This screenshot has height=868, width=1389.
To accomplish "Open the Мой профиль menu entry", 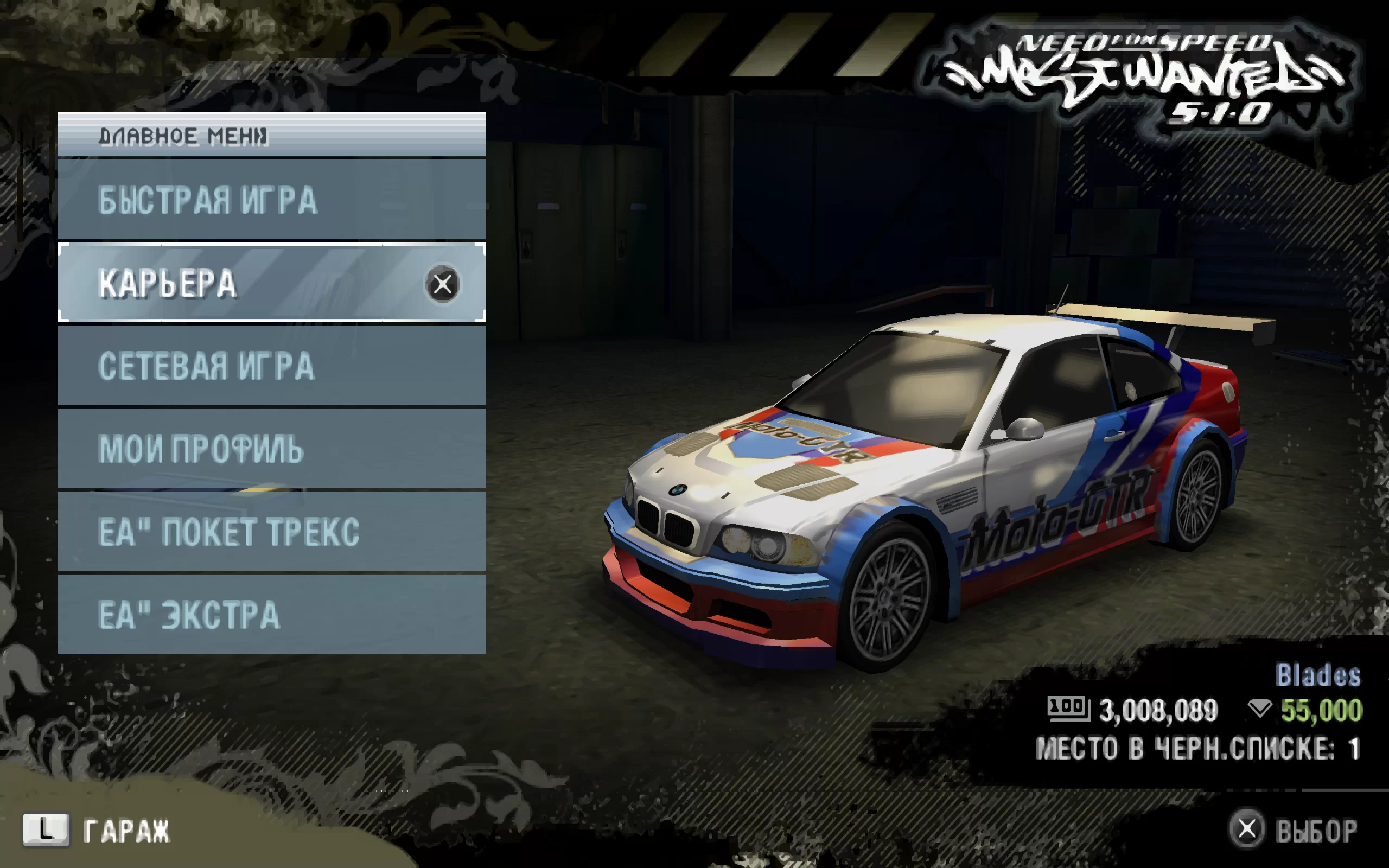I will point(271,448).
